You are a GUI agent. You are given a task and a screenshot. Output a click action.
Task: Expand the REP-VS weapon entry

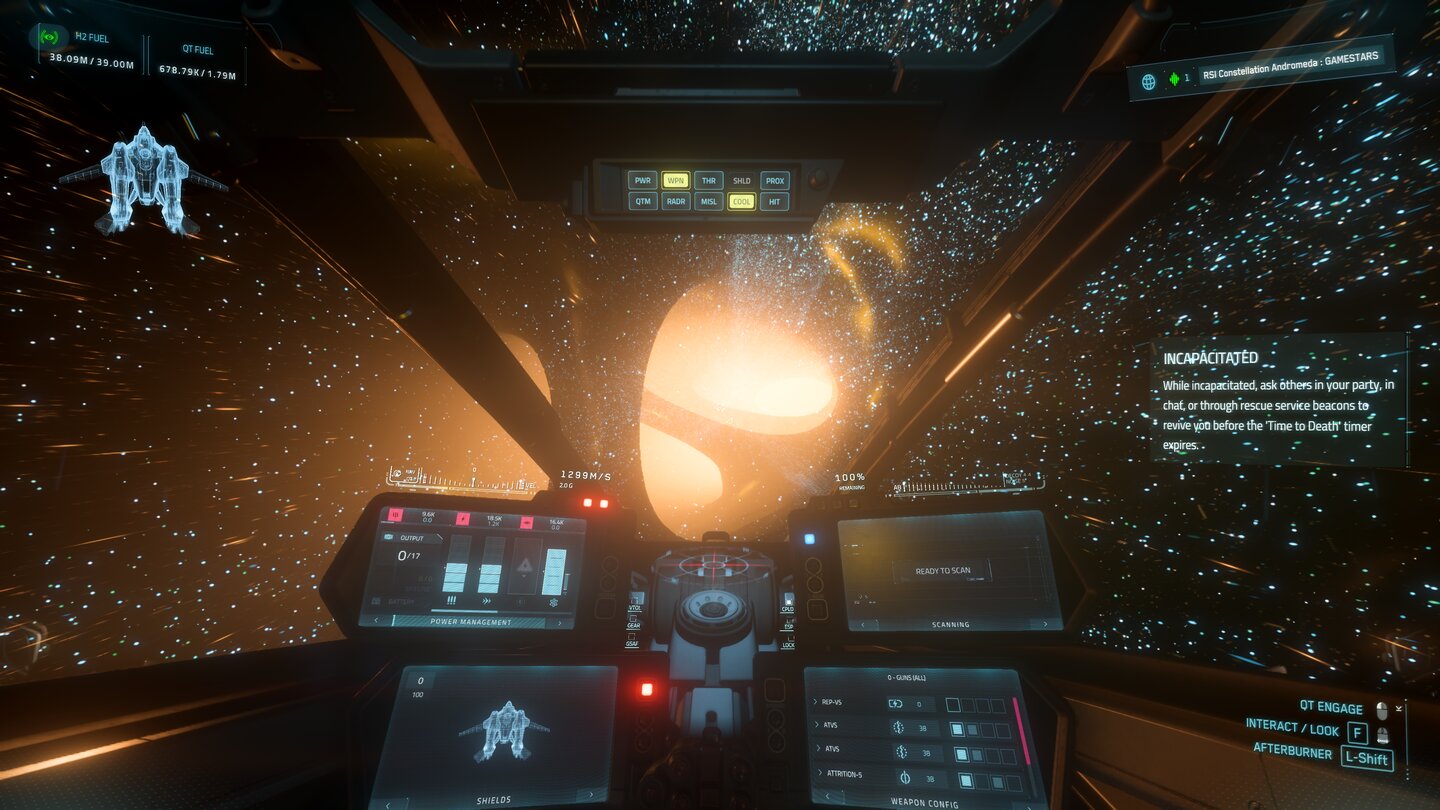pyautogui.click(x=815, y=702)
